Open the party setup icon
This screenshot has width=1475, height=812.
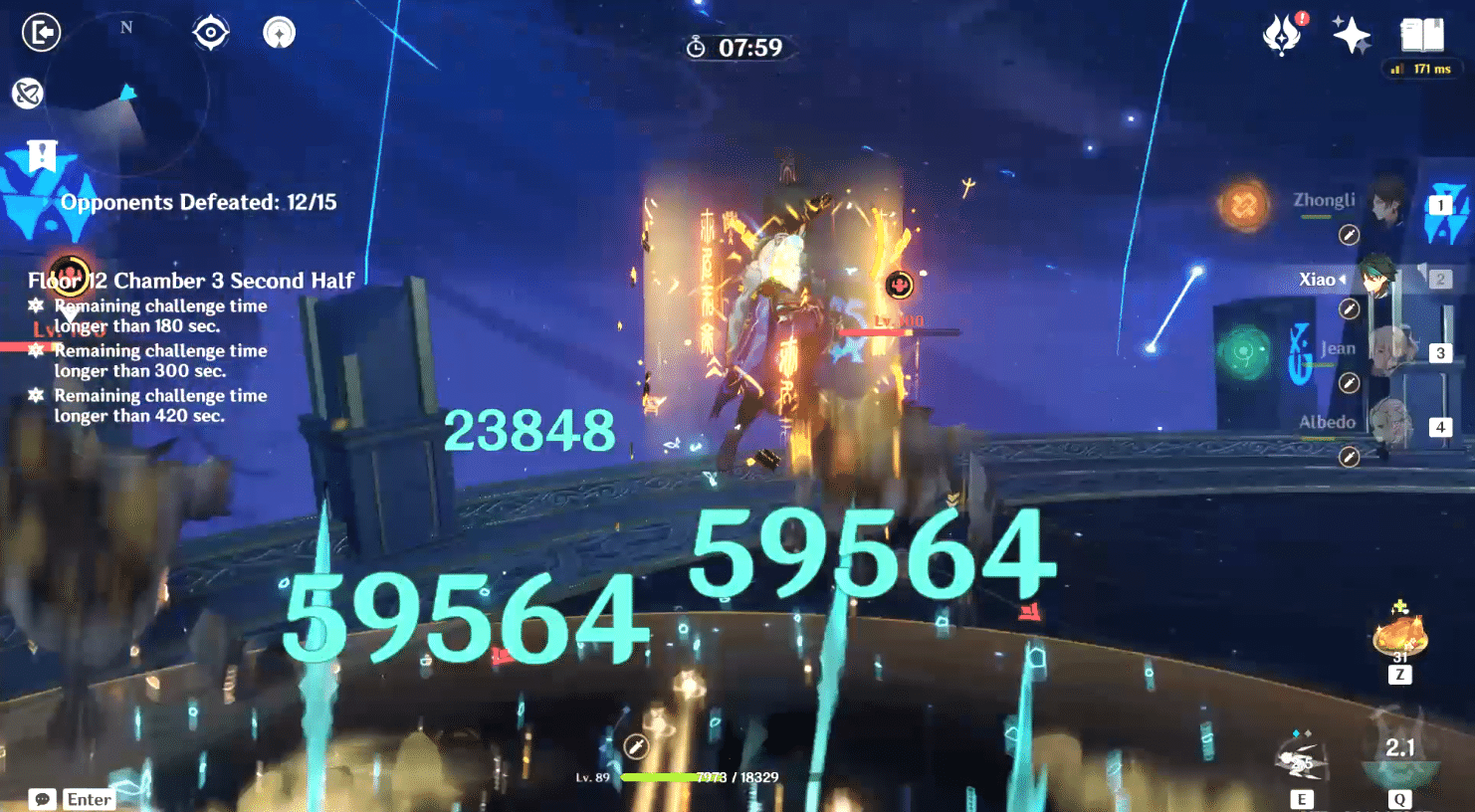pos(278,33)
